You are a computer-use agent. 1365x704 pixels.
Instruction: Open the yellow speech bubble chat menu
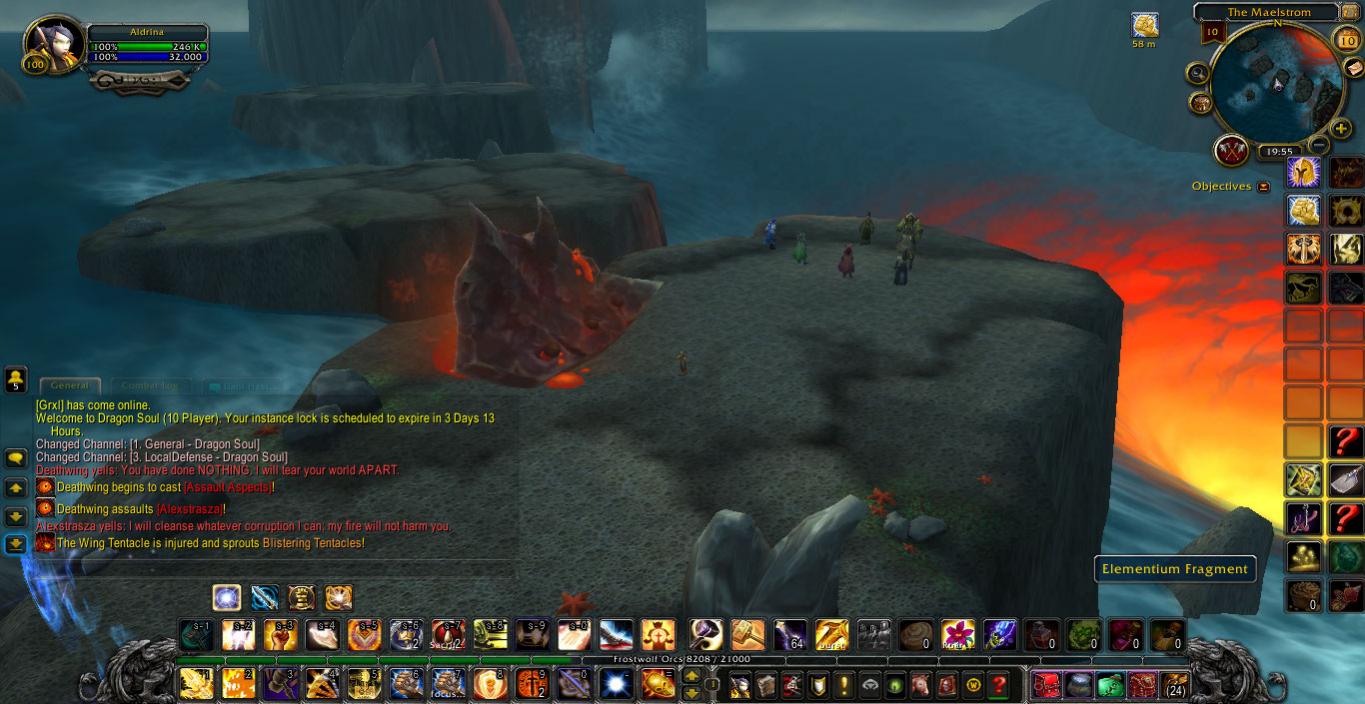click(x=16, y=458)
